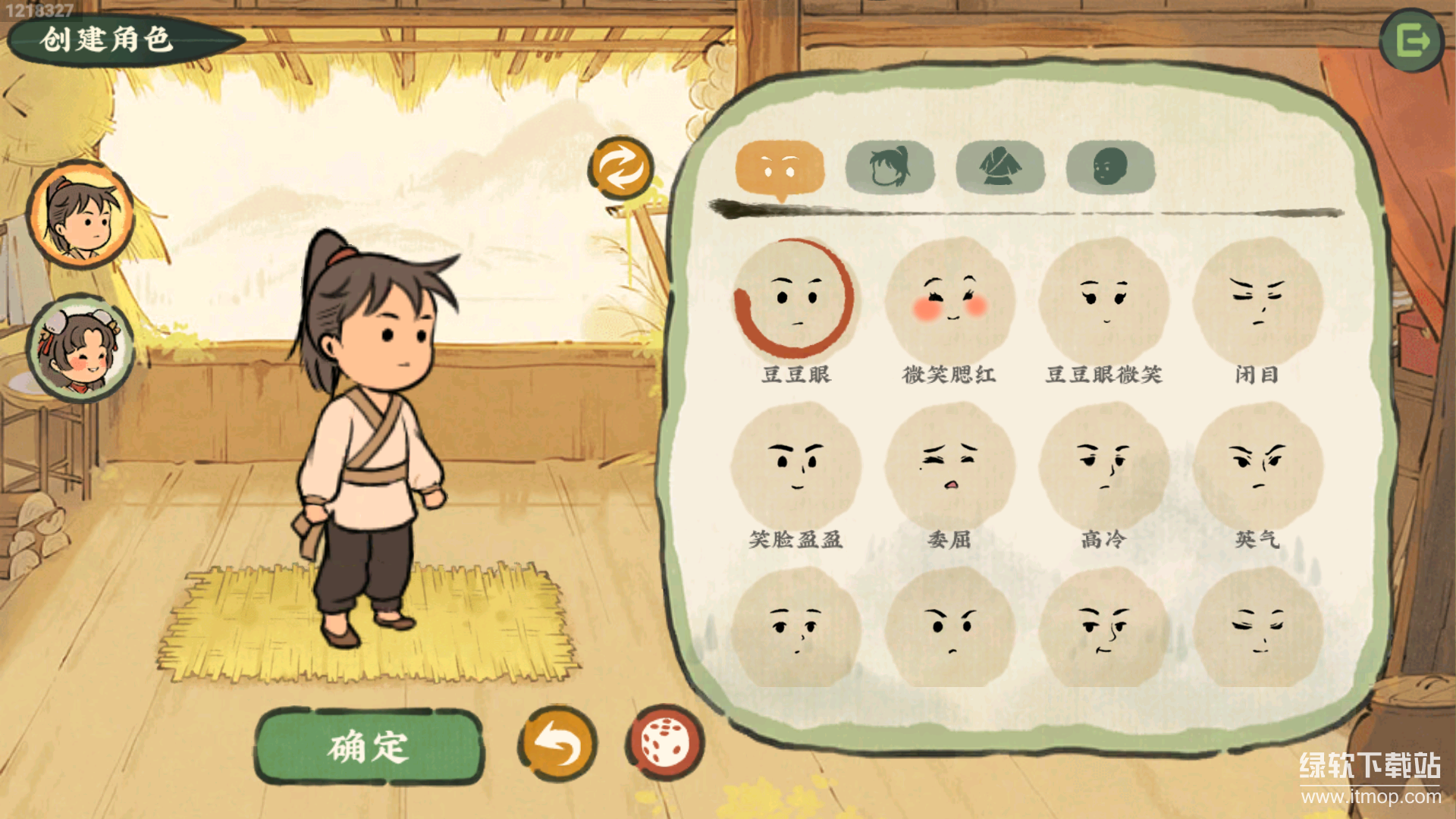
Task: Select the 委屈 aggrieved face
Action: (x=949, y=465)
